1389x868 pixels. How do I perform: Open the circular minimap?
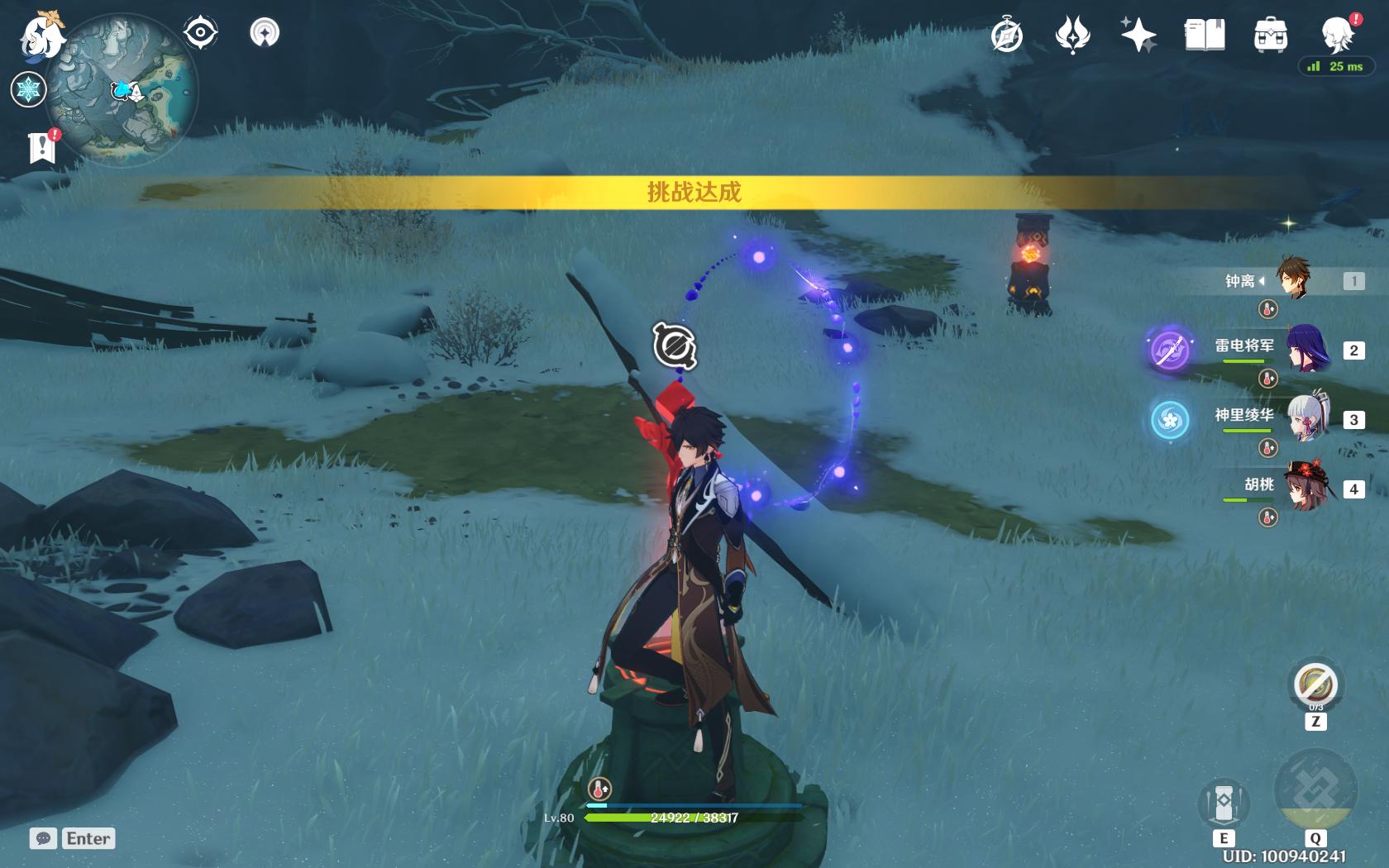coord(122,91)
